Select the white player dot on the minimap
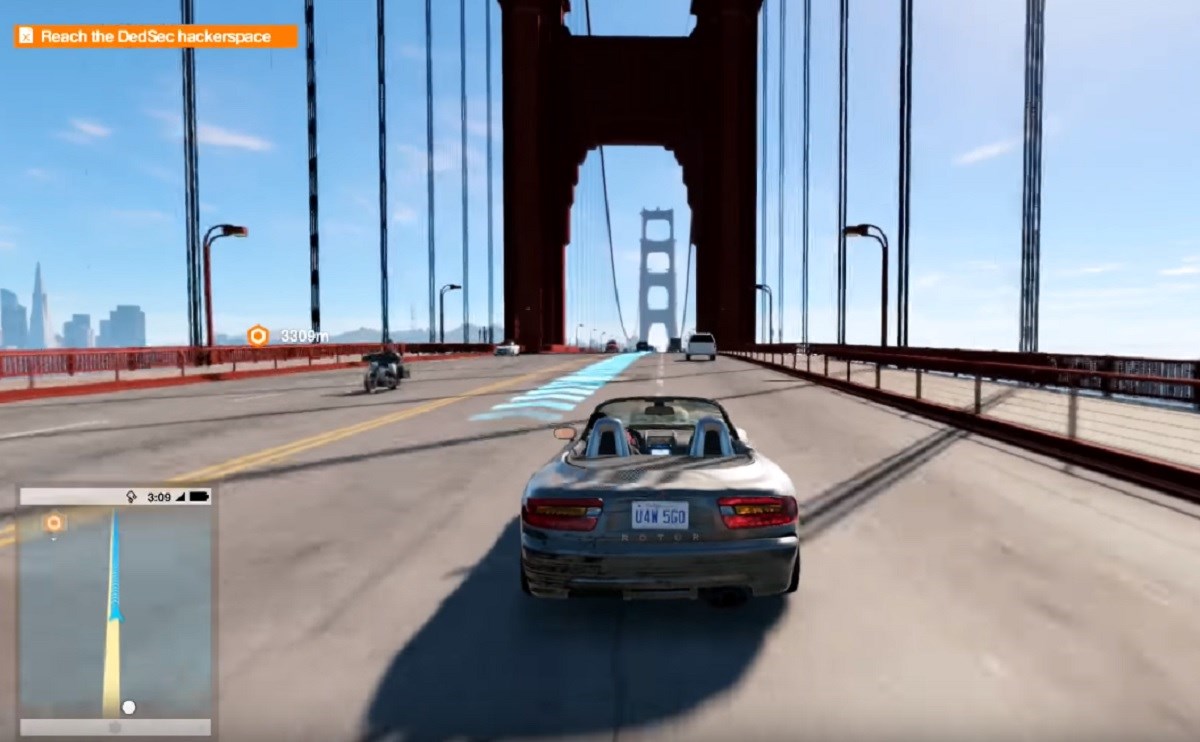1200x742 pixels. 128,707
